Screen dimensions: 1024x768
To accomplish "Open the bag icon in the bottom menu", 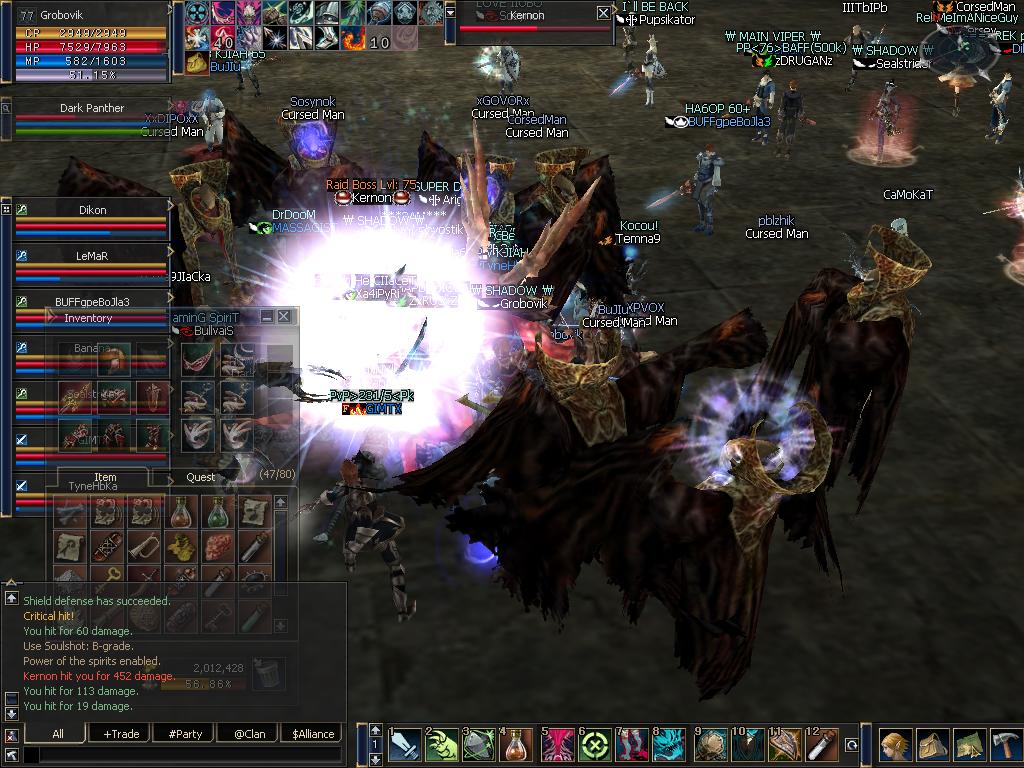I will [932, 746].
